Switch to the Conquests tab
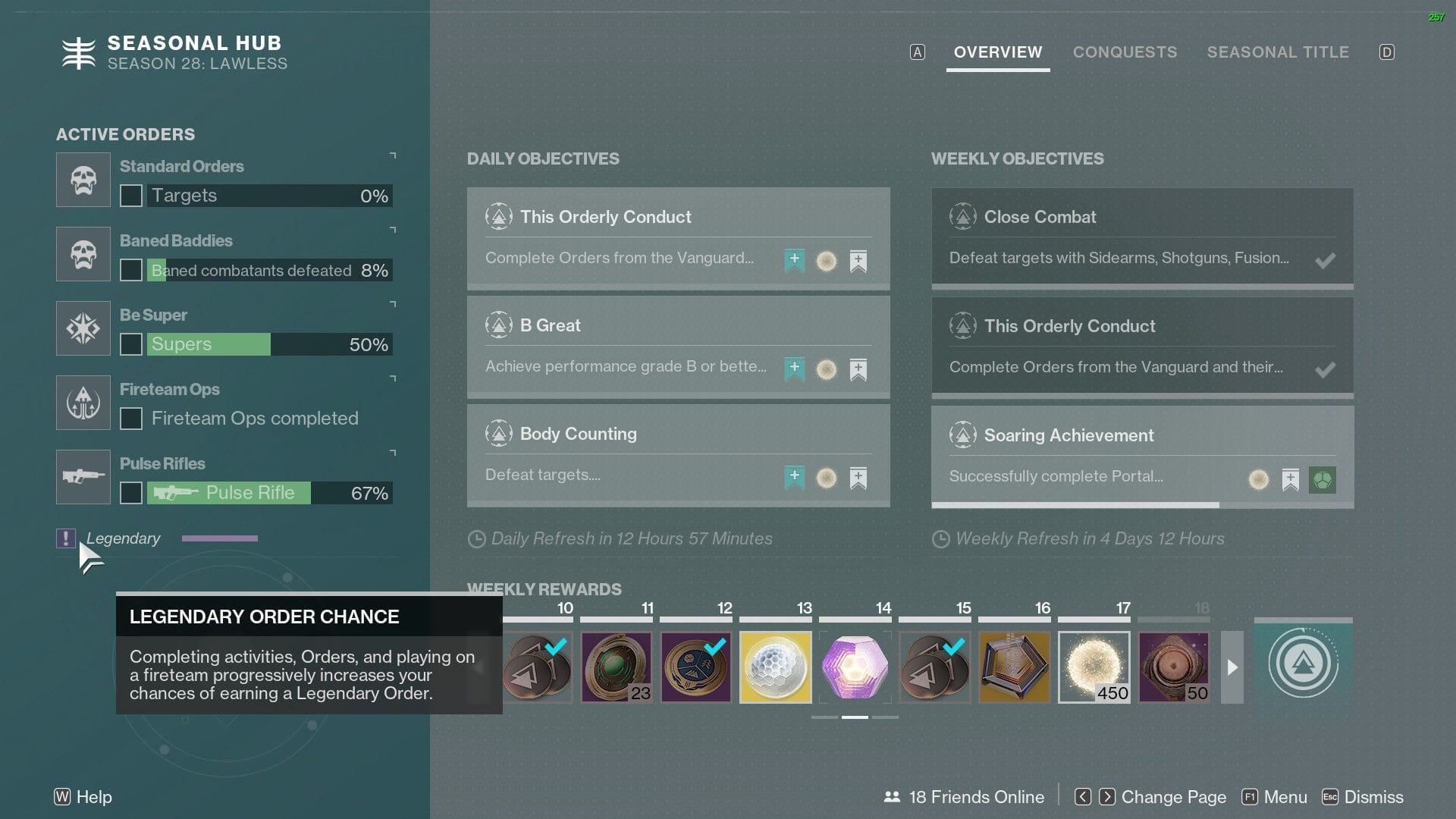The height and width of the screenshot is (819, 1456). point(1125,52)
